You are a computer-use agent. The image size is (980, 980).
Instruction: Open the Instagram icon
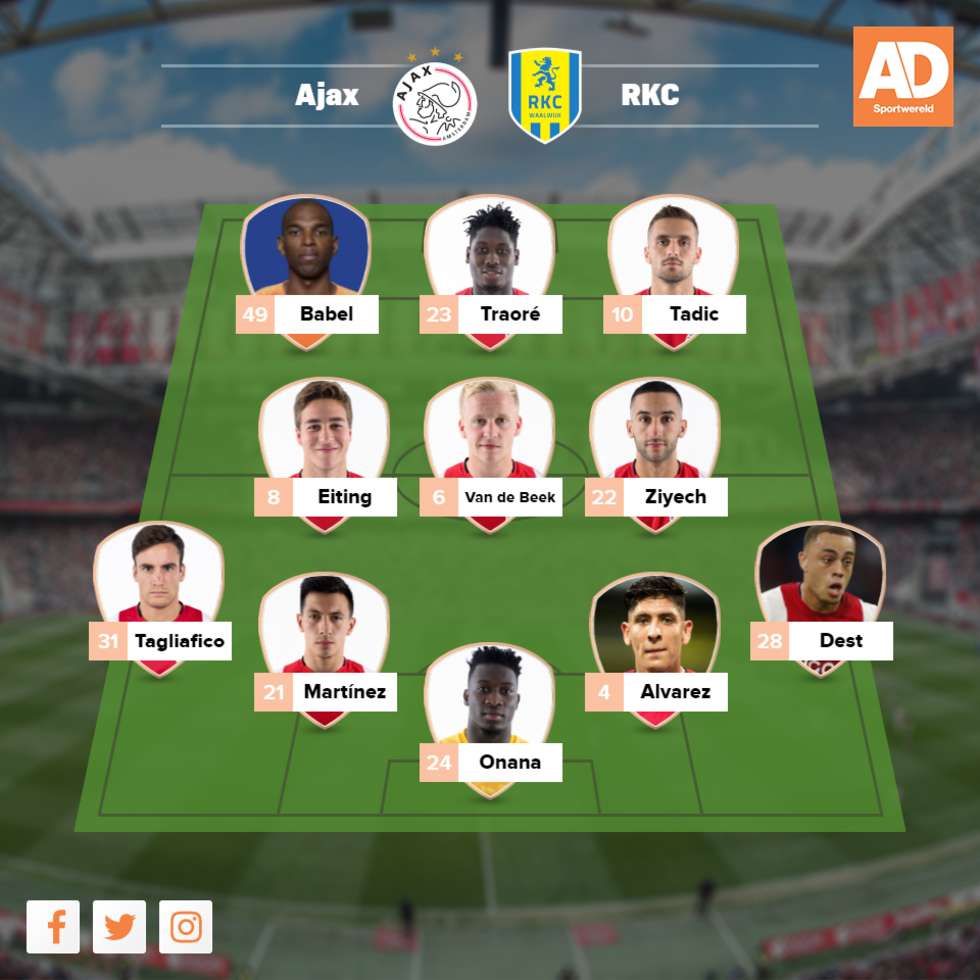click(186, 927)
